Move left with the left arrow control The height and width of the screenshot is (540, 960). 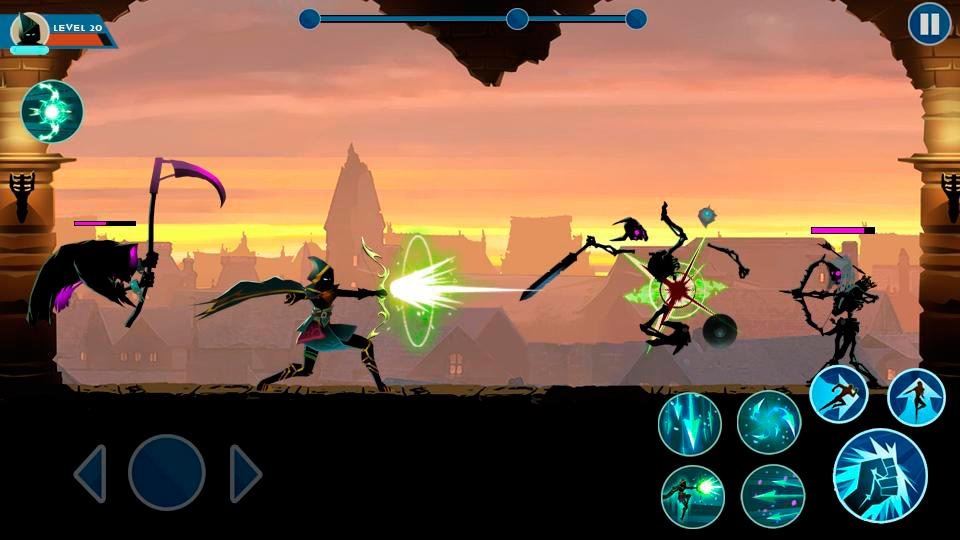91,473
